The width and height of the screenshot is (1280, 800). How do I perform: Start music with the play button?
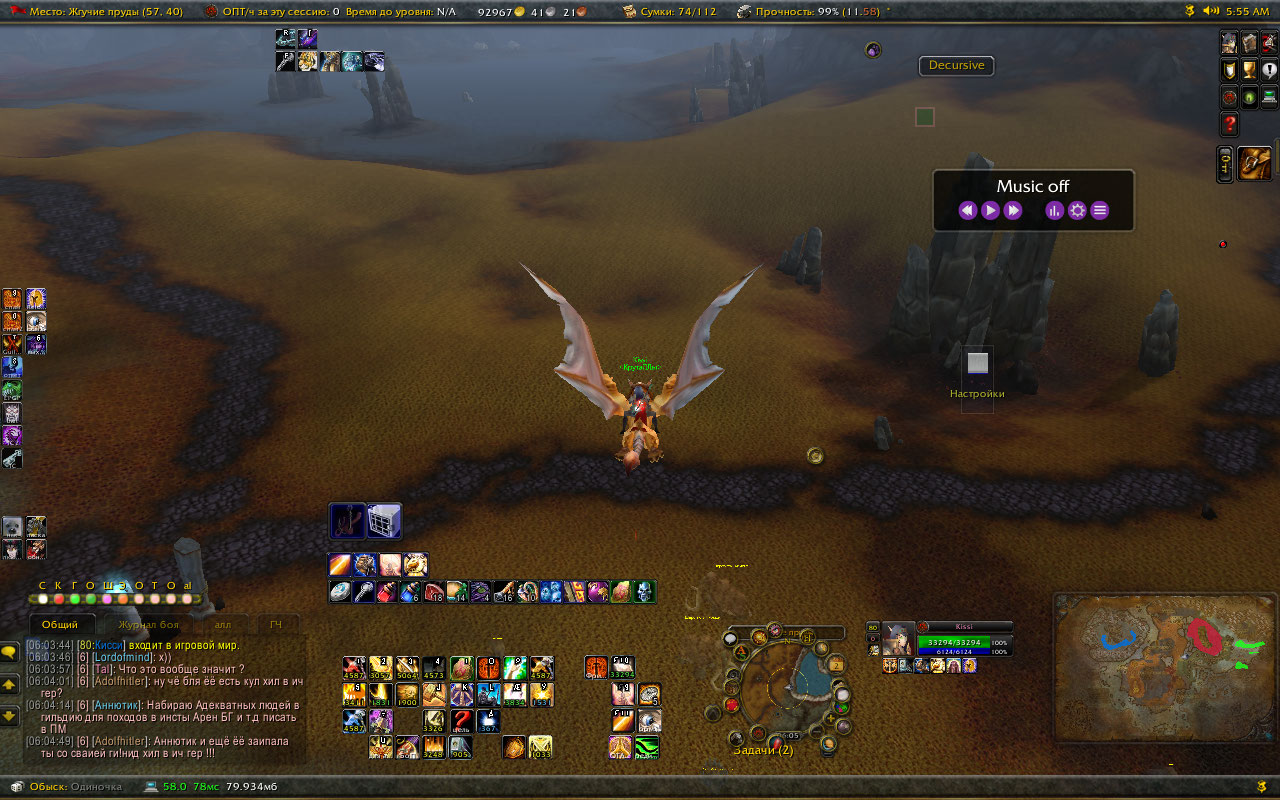[x=990, y=210]
